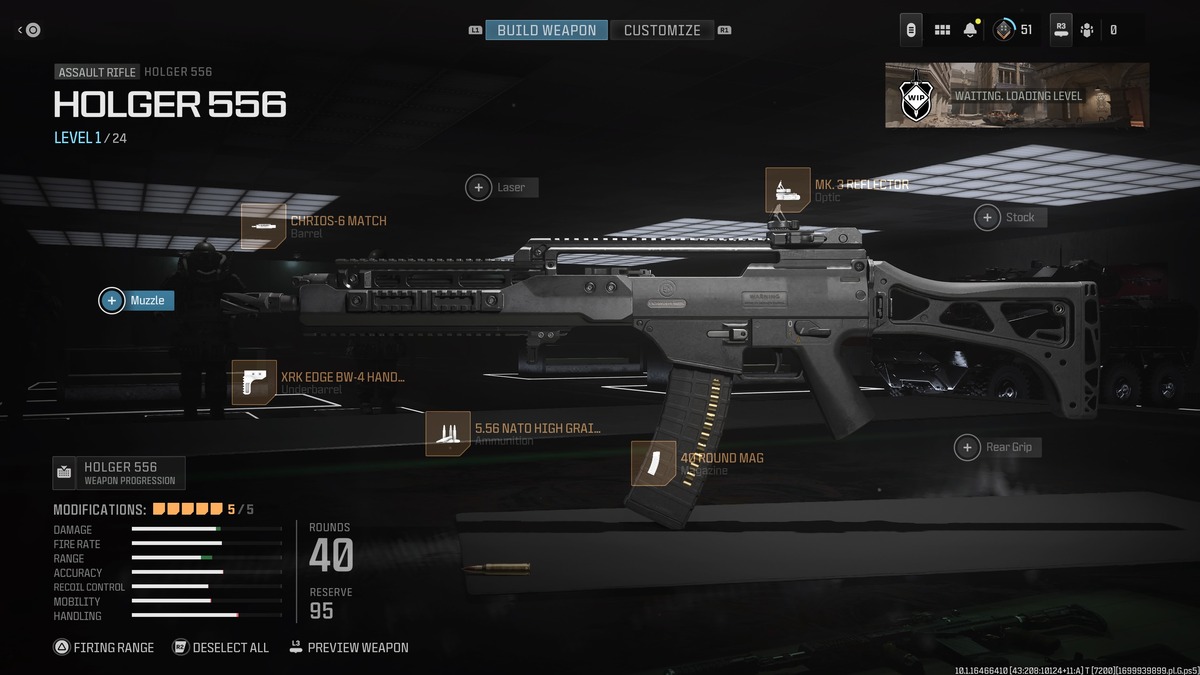The height and width of the screenshot is (675, 1200).
Task: Open the social friends icon
Action: tap(1087, 30)
